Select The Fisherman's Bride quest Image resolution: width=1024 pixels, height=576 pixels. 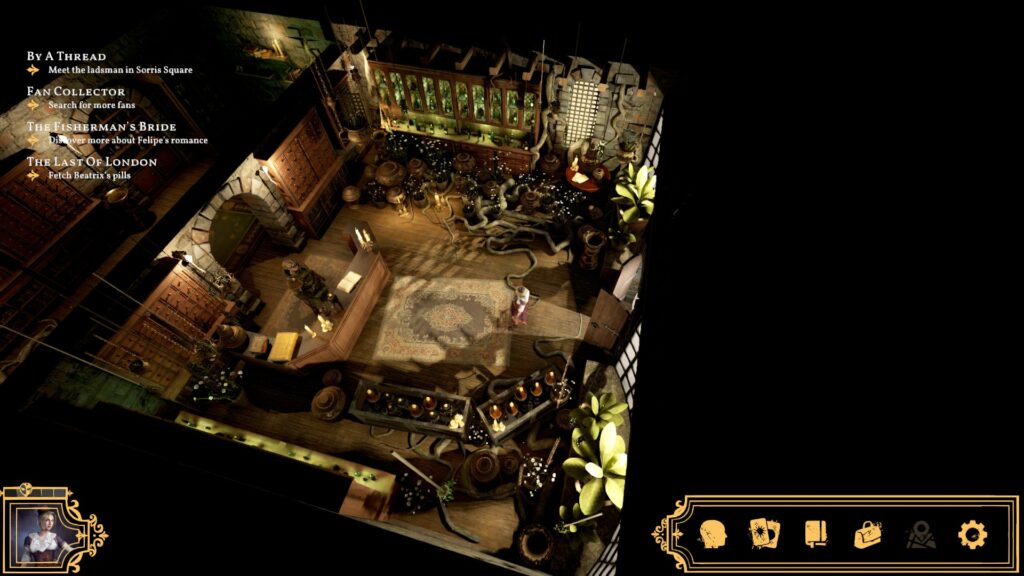coord(101,127)
